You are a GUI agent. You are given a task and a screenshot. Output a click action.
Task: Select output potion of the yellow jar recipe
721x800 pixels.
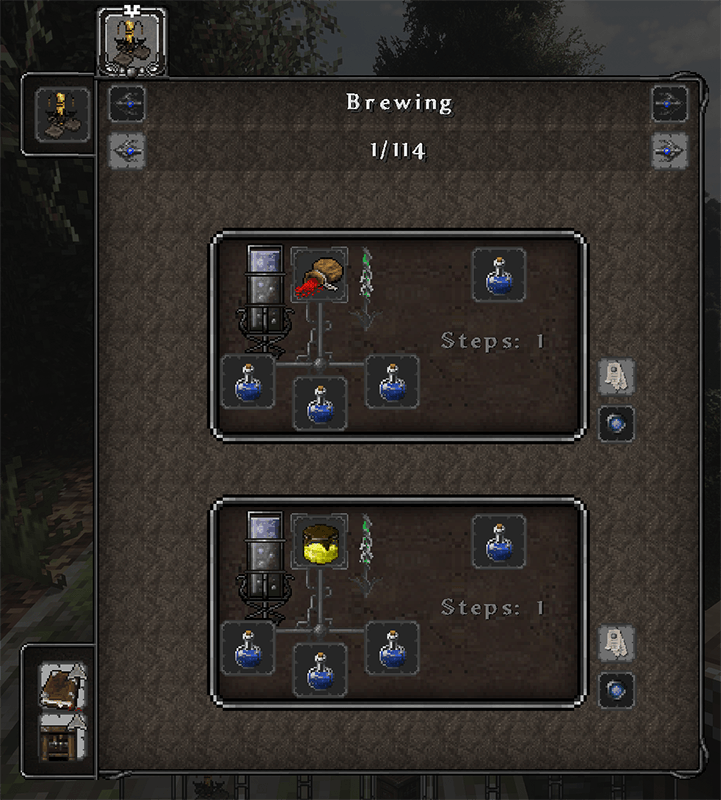click(x=499, y=541)
